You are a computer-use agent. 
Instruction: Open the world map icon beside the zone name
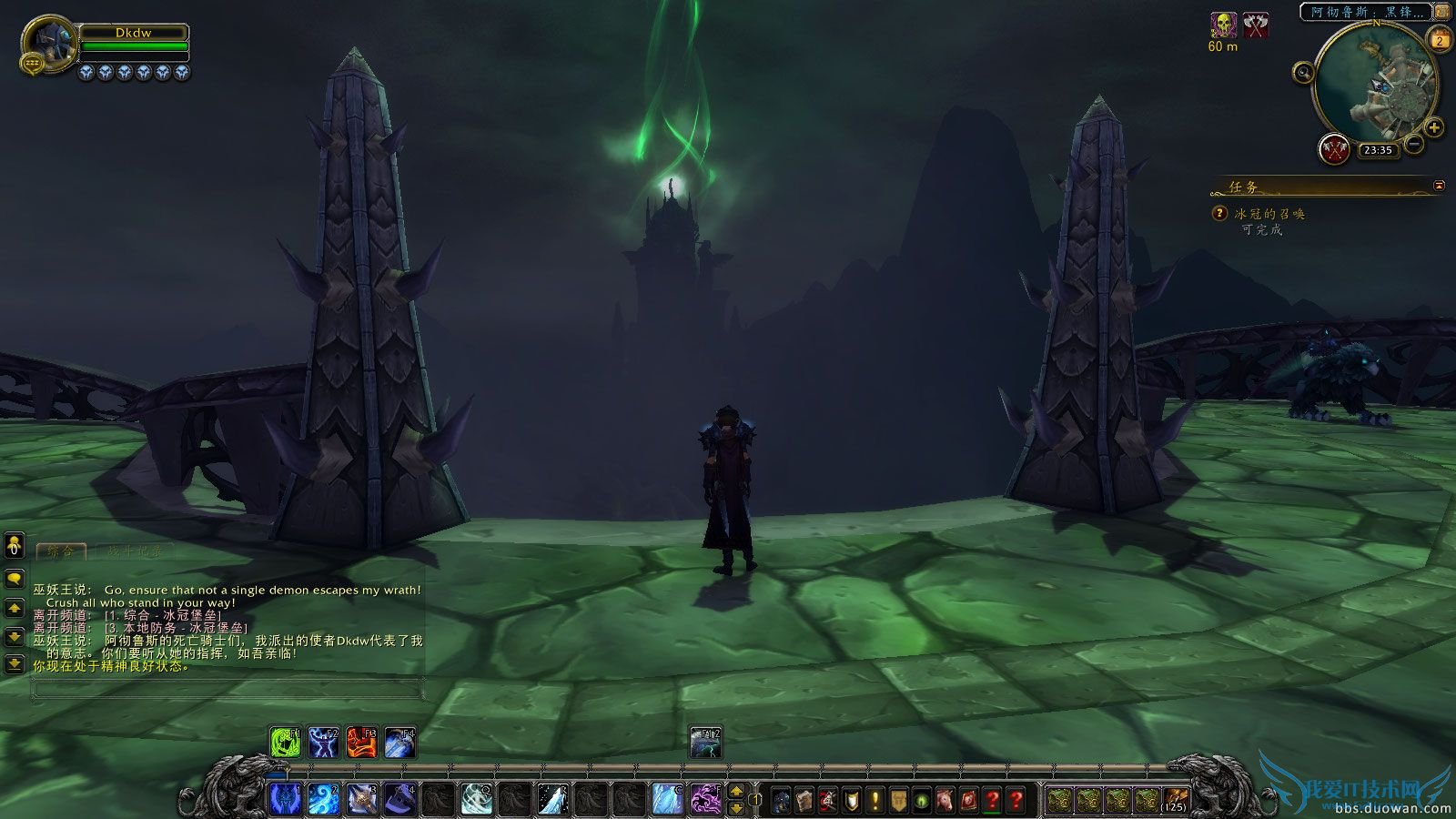click(1443, 13)
